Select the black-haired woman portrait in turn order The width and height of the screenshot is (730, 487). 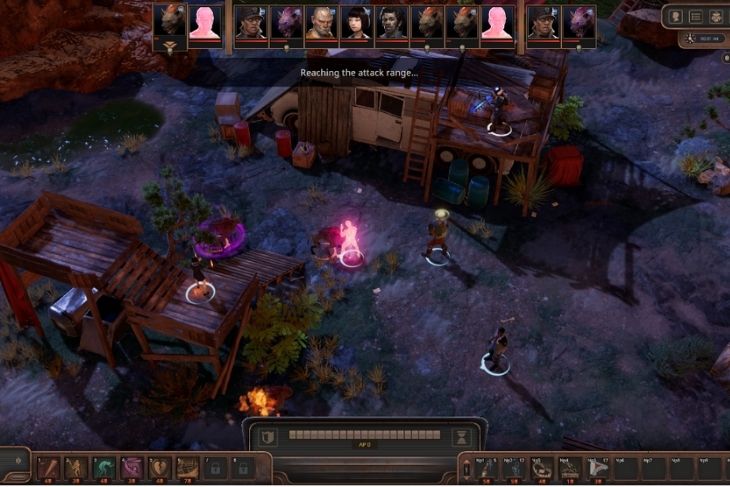(x=355, y=22)
